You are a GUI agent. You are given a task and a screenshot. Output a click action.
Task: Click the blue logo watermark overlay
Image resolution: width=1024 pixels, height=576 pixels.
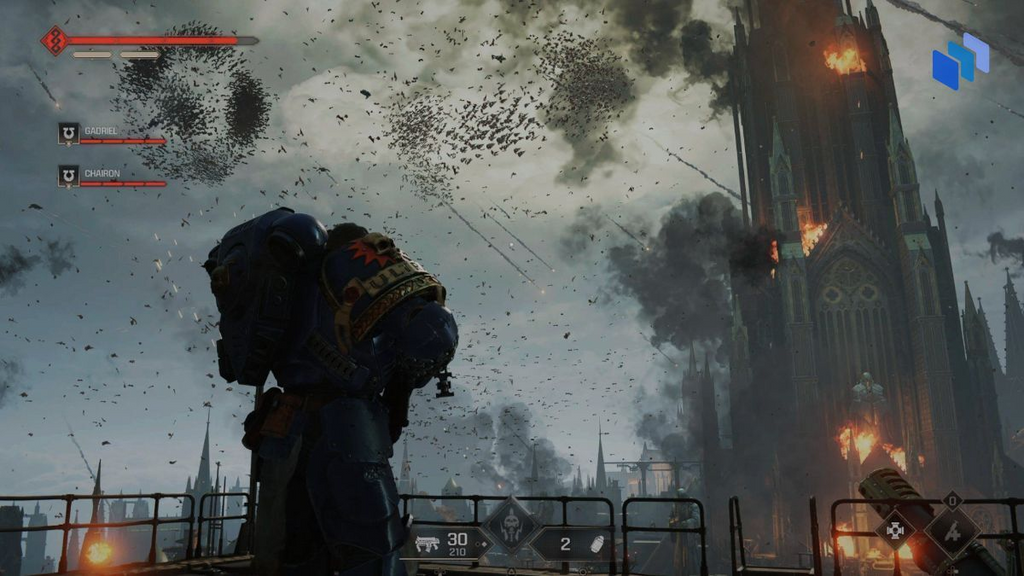click(959, 60)
